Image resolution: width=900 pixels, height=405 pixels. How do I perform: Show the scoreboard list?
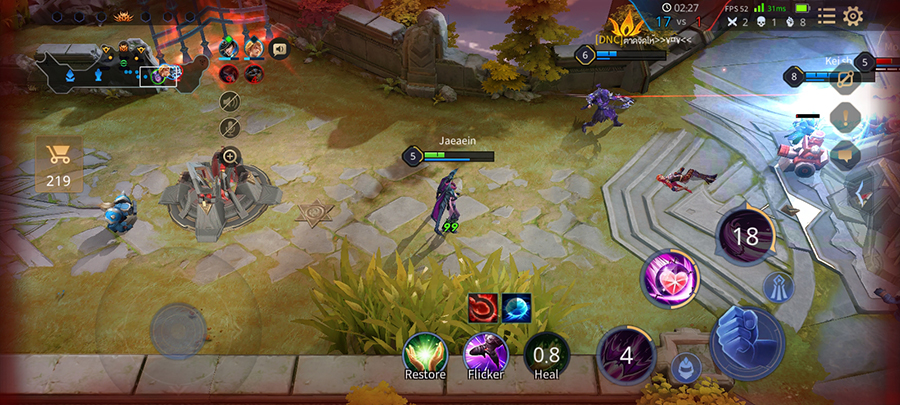pyautogui.click(x=826, y=15)
